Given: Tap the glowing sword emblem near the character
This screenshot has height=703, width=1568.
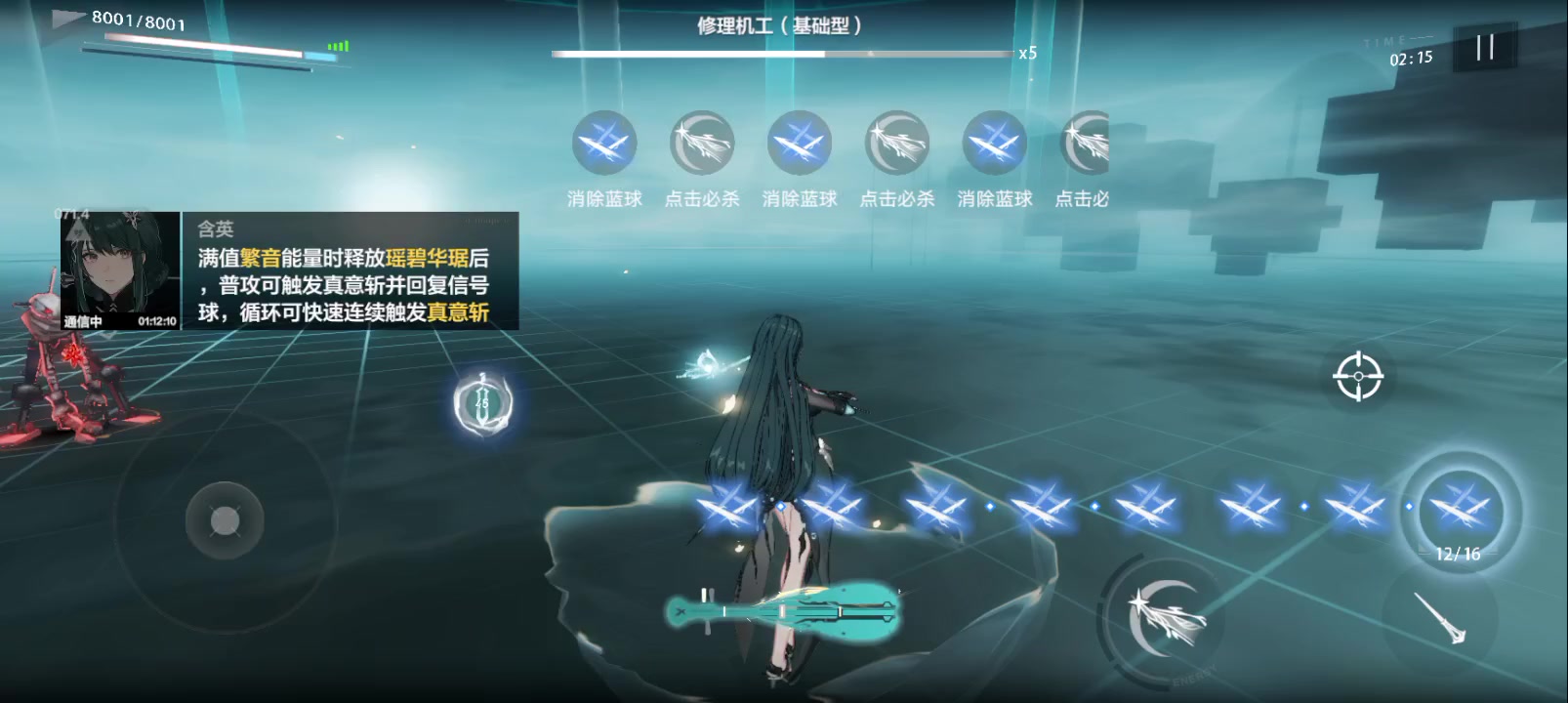Looking at the screenshot, I should (480, 402).
